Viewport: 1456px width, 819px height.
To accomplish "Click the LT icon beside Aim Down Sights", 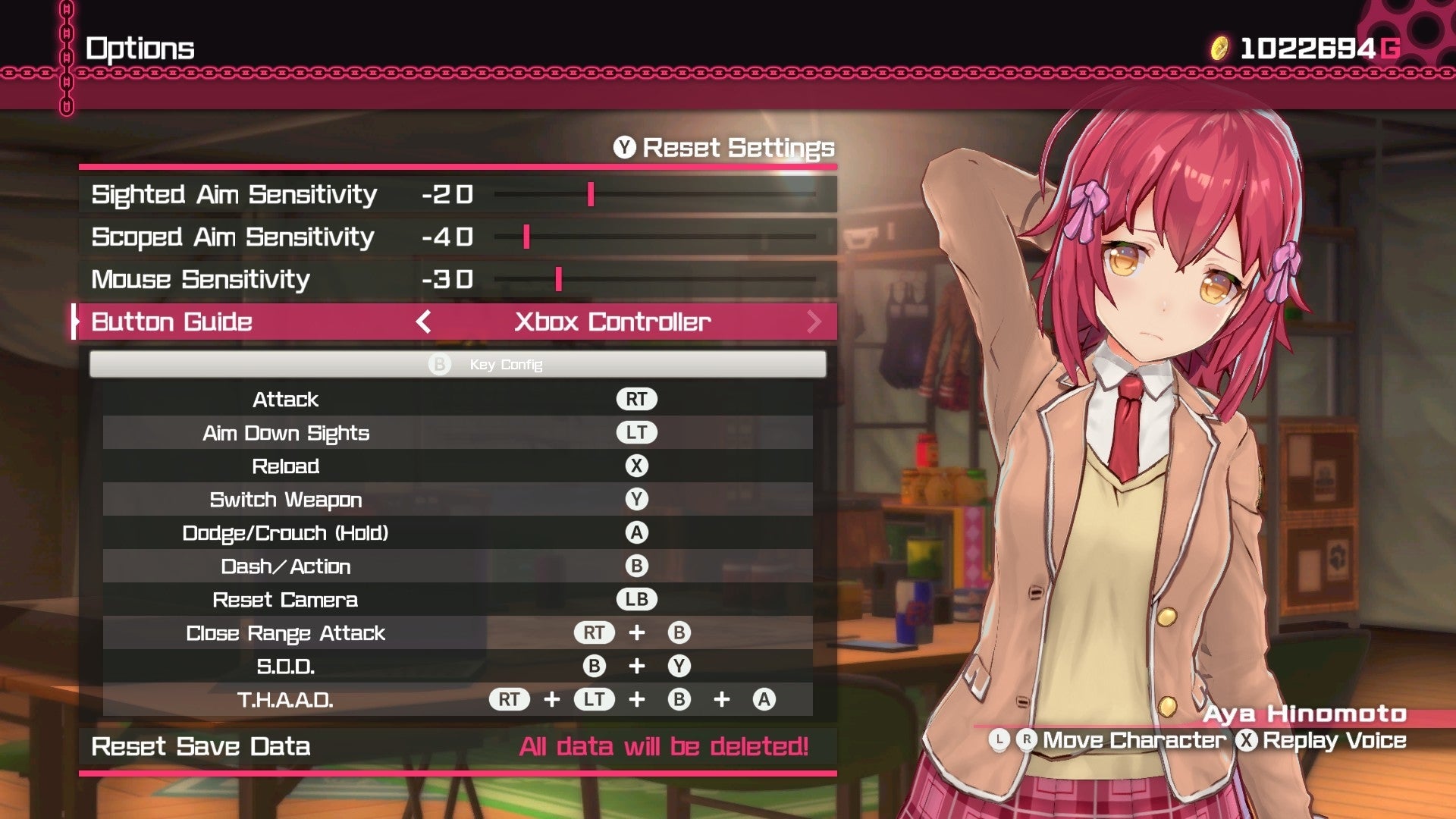I will (x=637, y=432).
